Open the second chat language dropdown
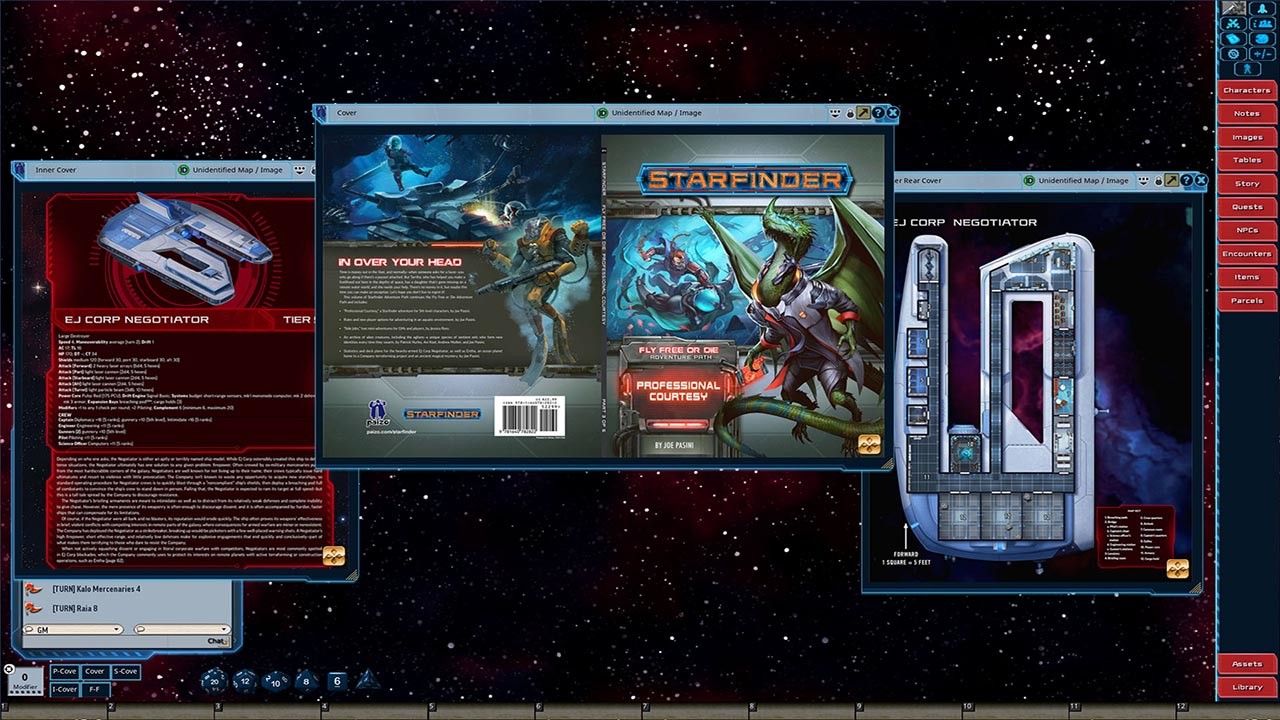The image size is (1280, 720). point(223,629)
